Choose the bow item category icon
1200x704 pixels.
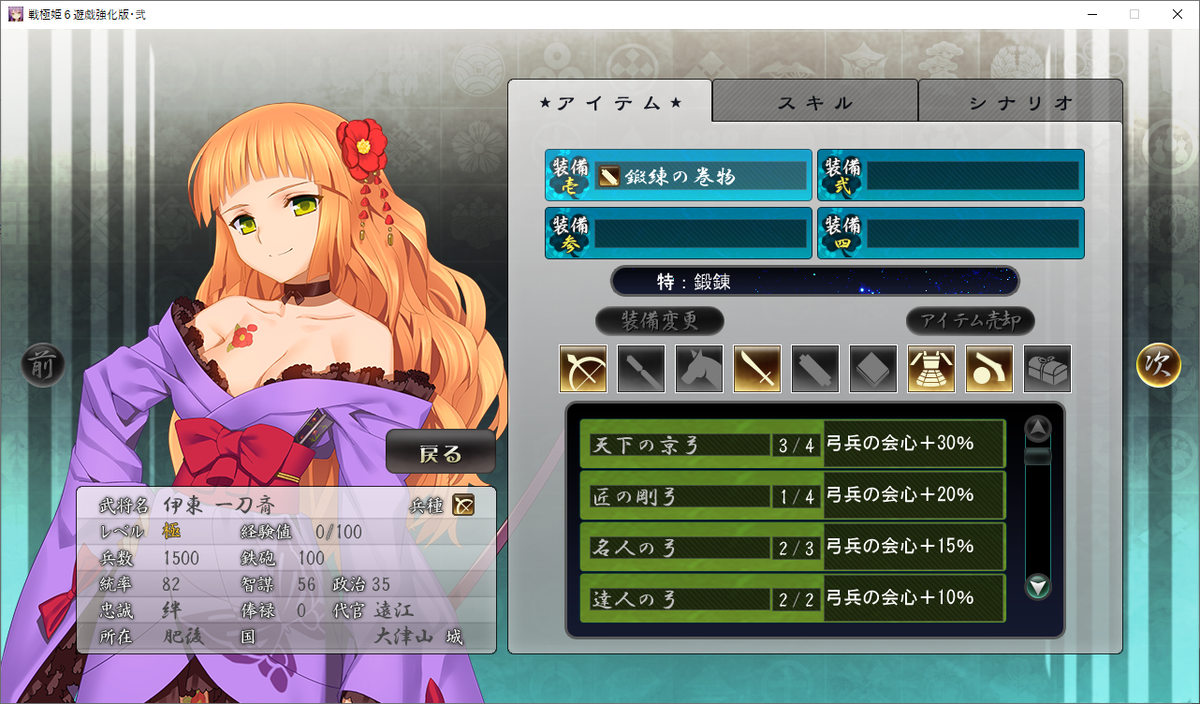click(x=583, y=369)
